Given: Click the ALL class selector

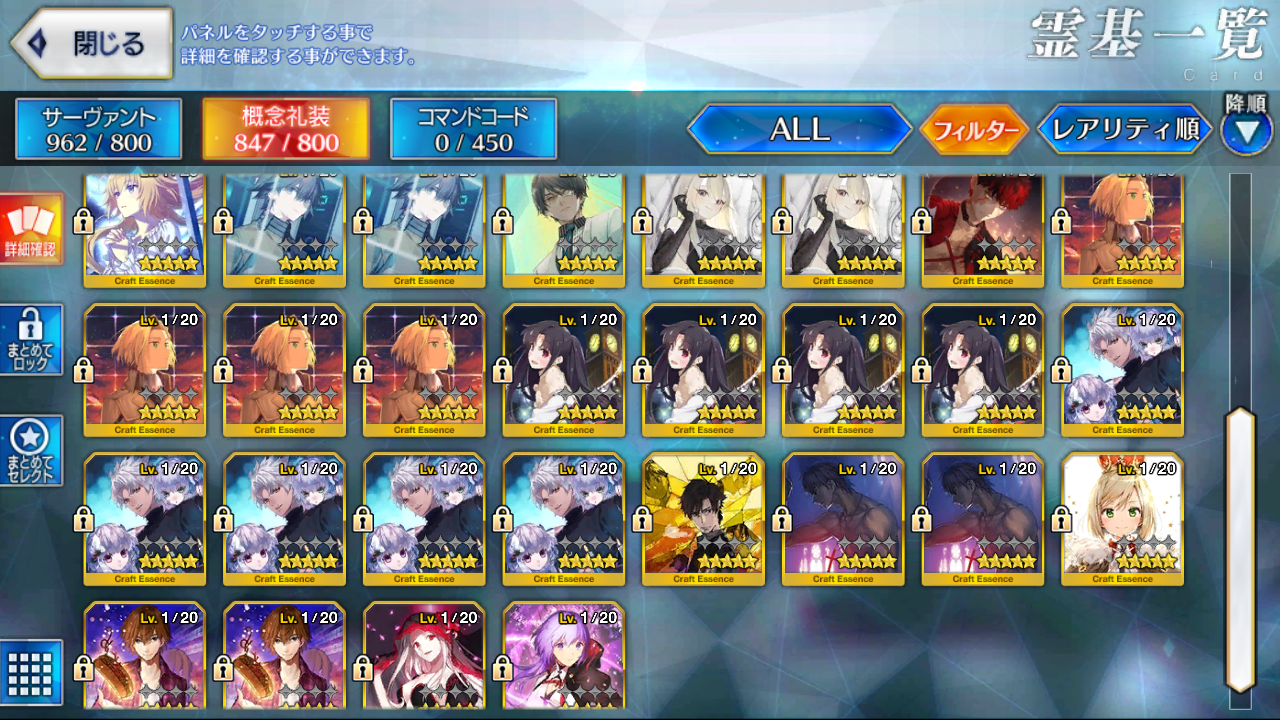Looking at the screenshot, I should click(x=799, y=130).
